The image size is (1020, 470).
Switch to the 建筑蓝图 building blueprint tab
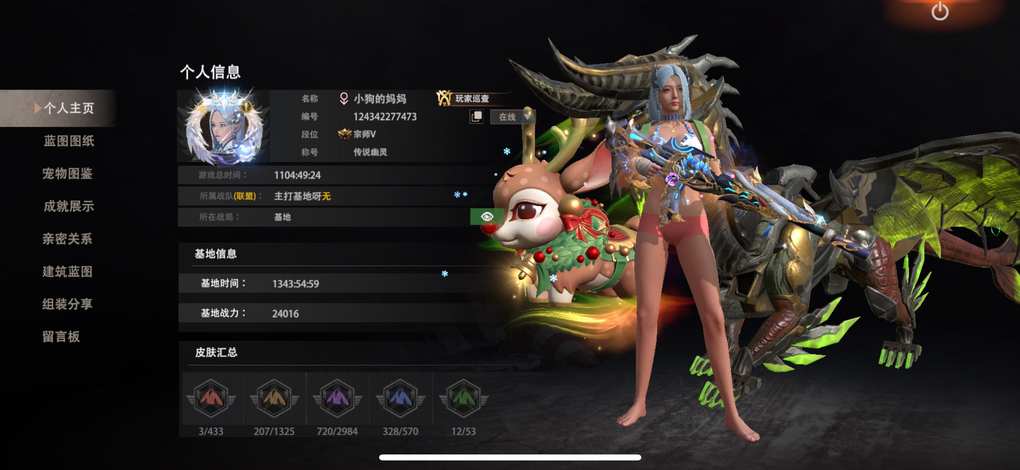coord(68,272)
